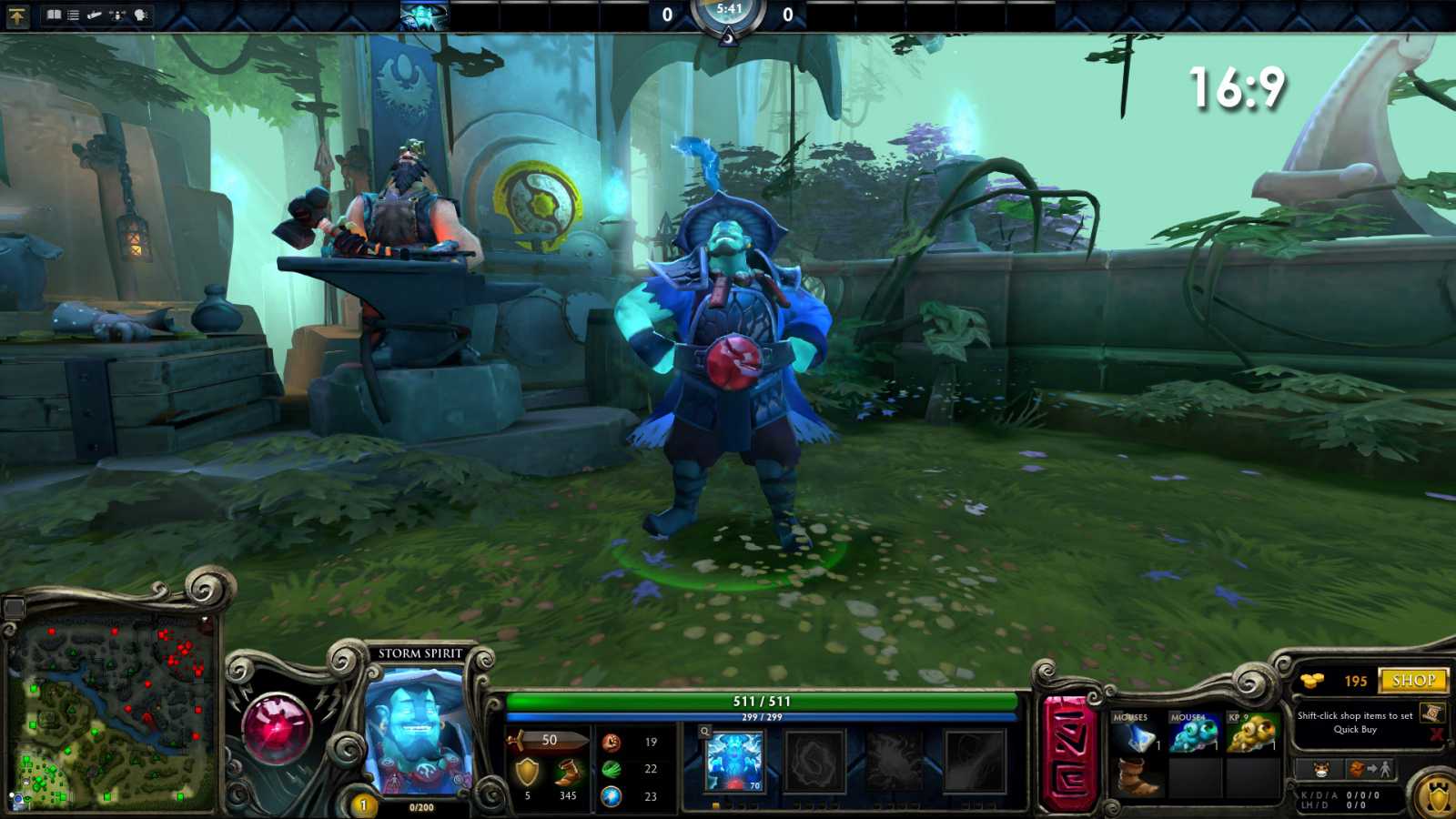The width and height of the screenshot is (1456, 819).
Task: Click the red rune stone panel
Action: tap(1069, 754)
